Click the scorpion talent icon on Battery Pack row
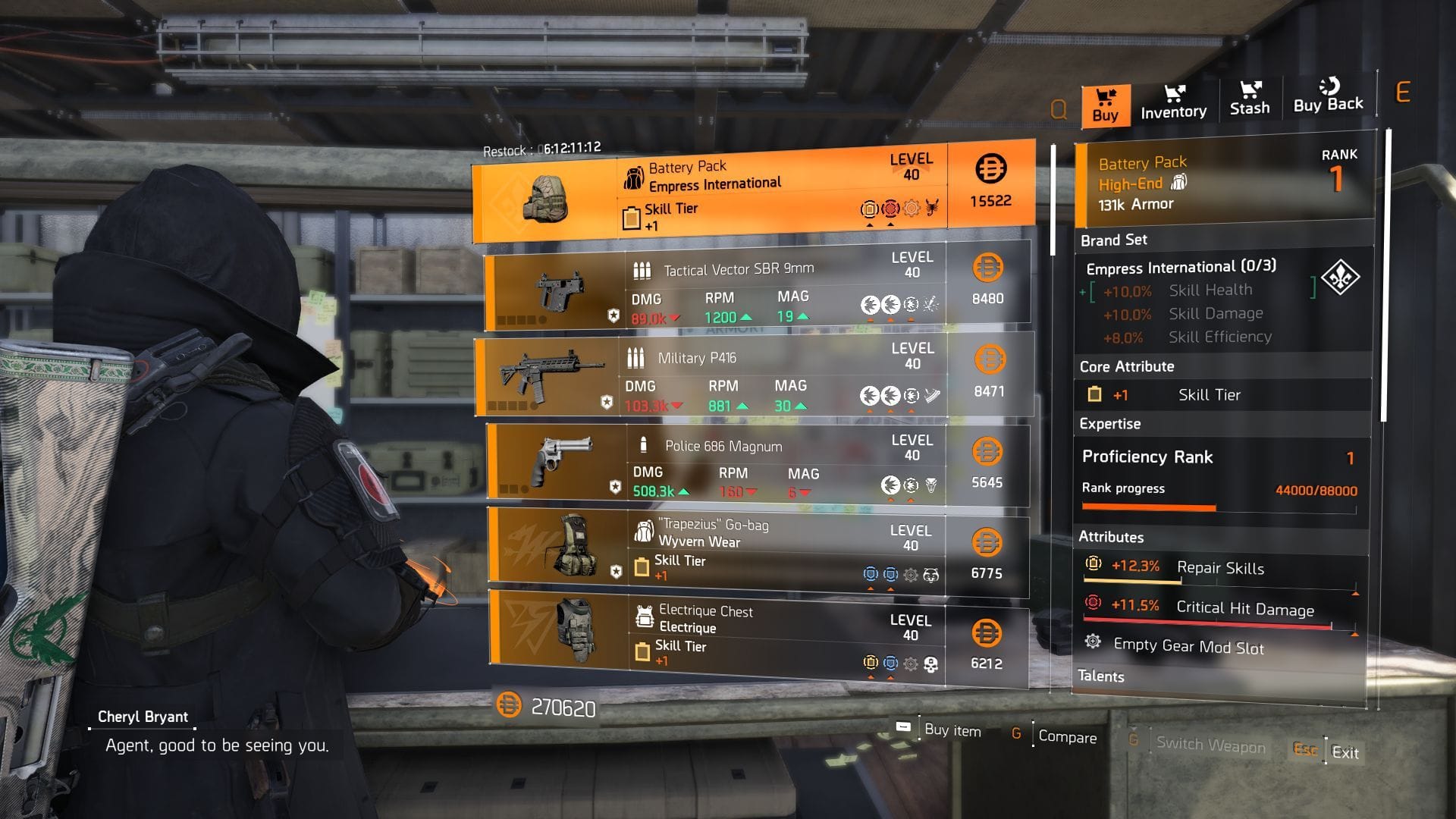 (931, 206)
